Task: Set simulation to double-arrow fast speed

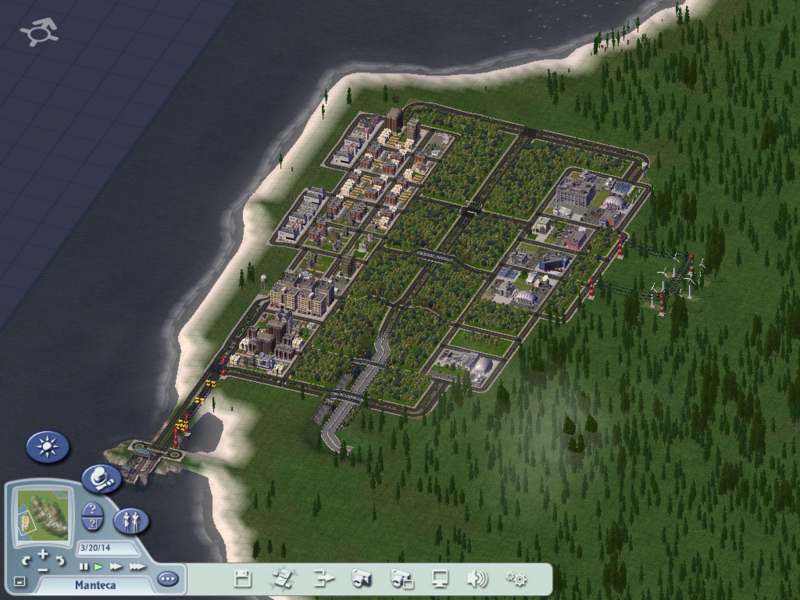Action: [116, 567]
